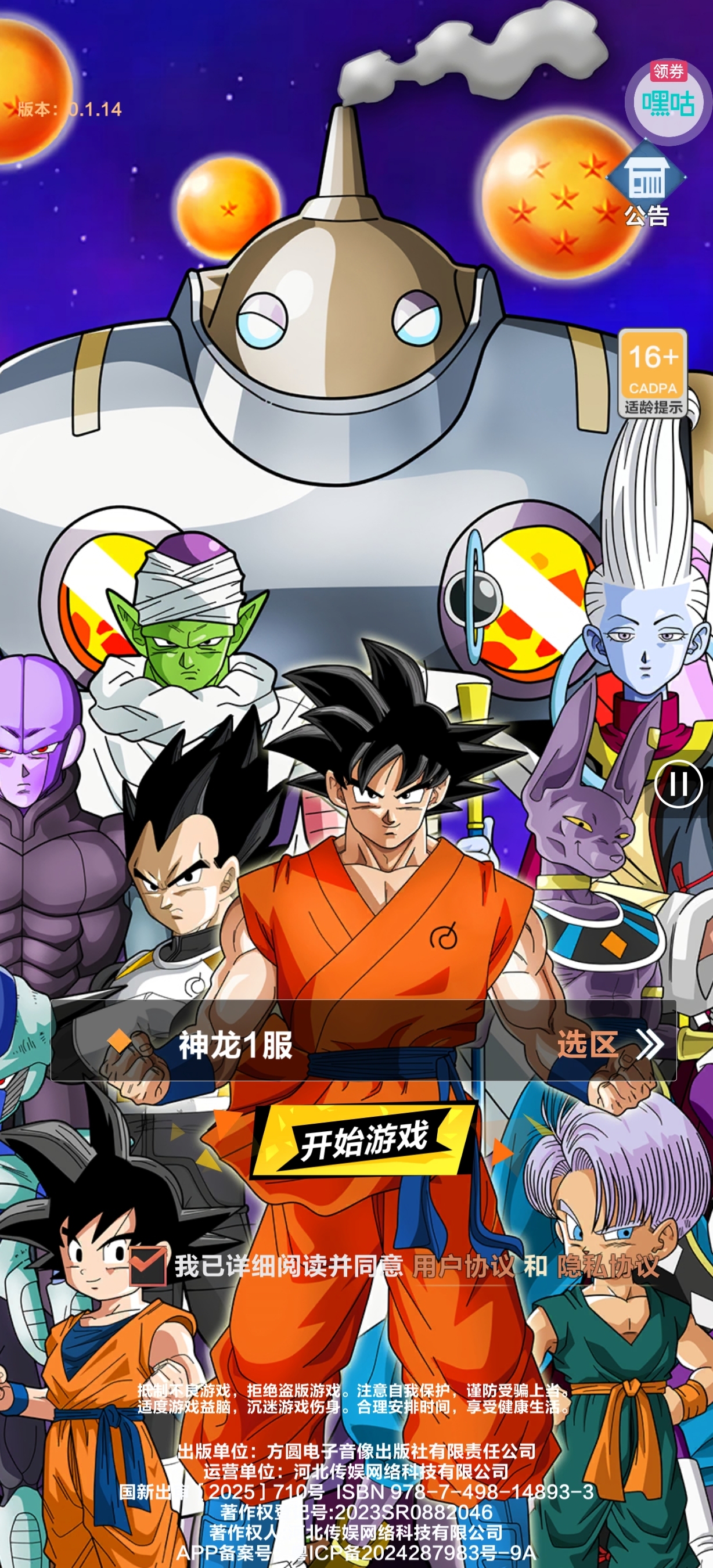Viewport: 713px width, 1568px height.
Task: Open the 选区 server selection
Action: [610, 1045]
